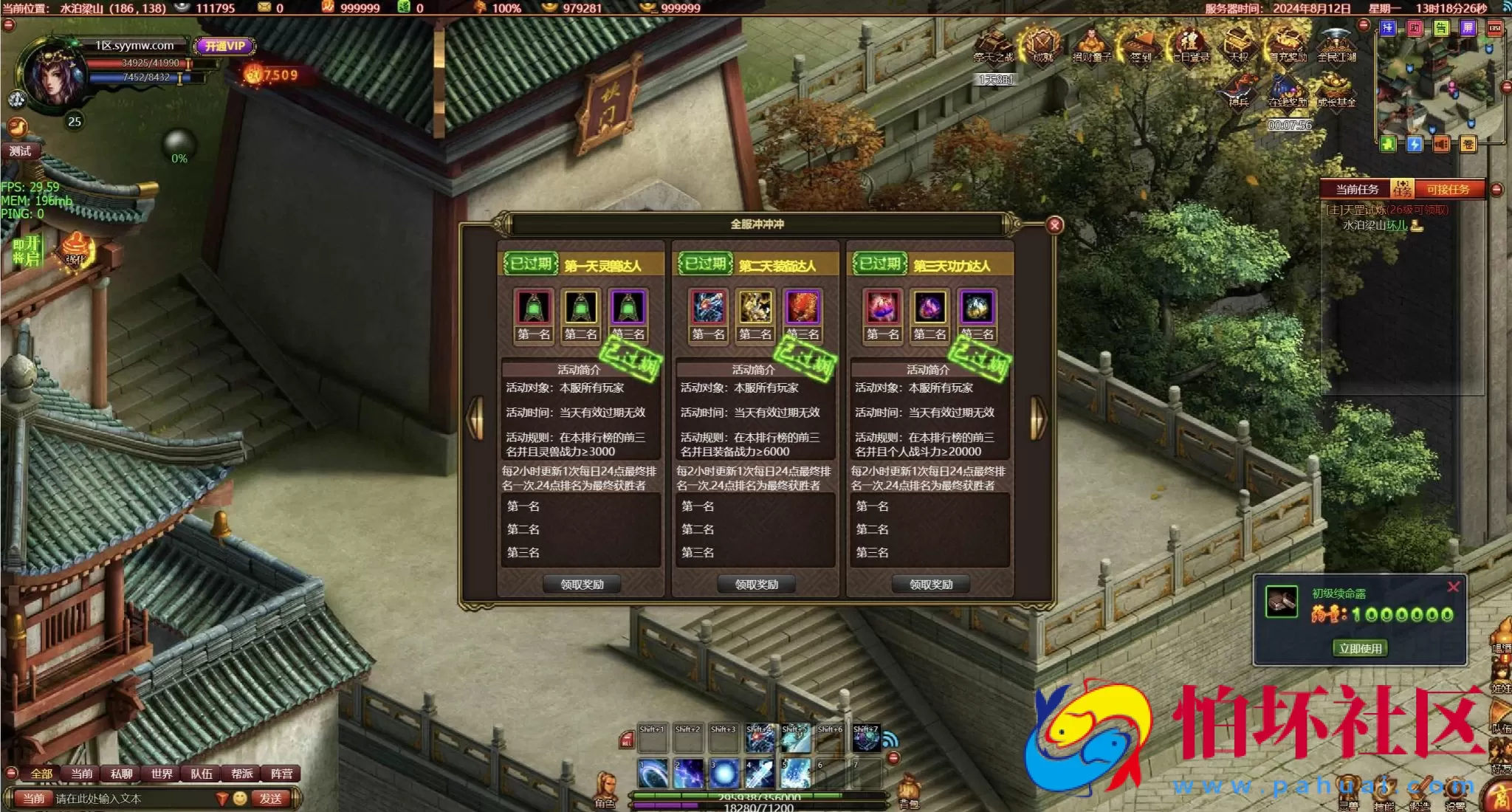1512x812 pixels.
Task: Open the 角色 character panel
Action: pyautogui.click(x=605, y=790)
